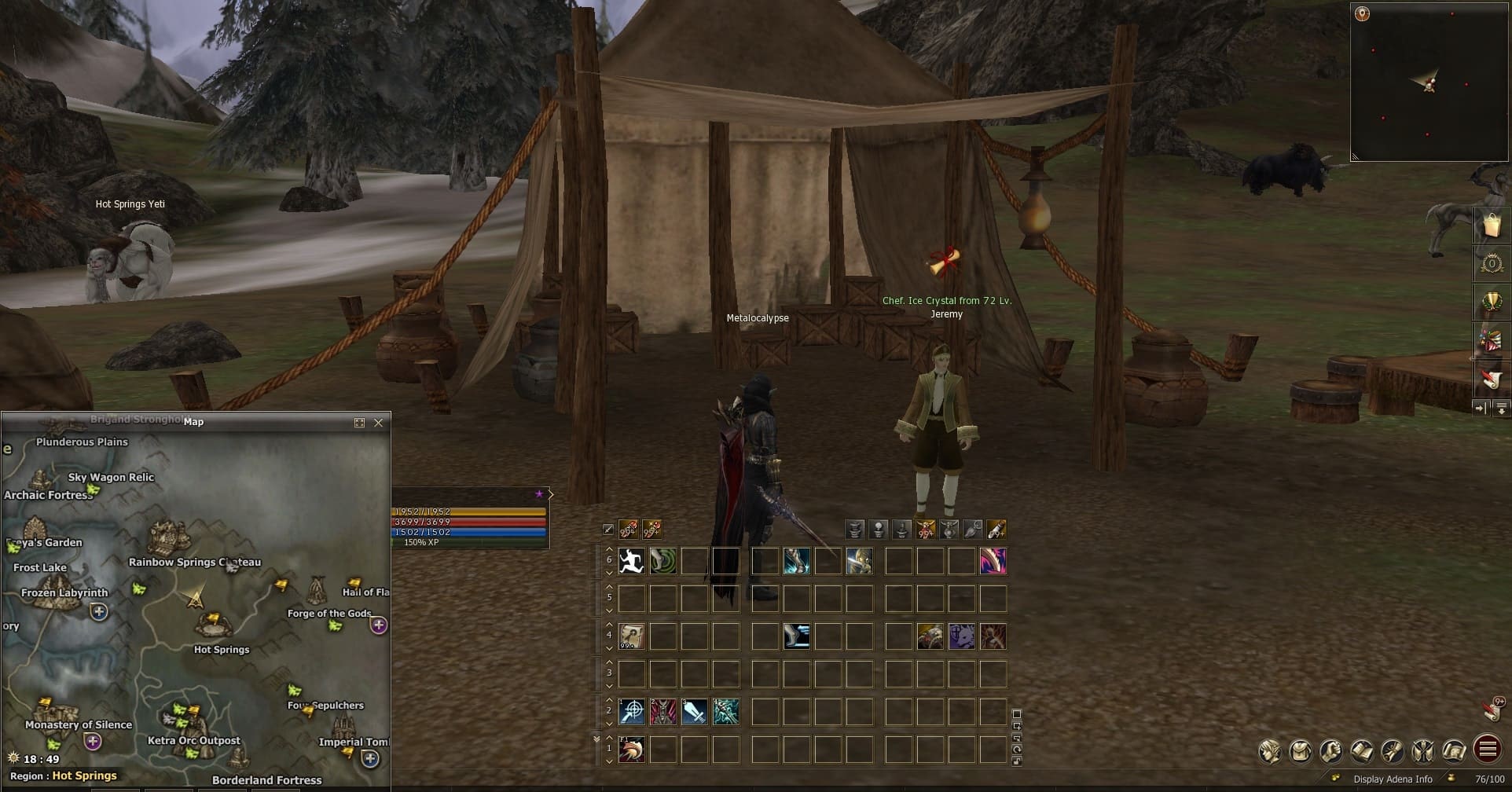This screenshot has height=792, width=1512.
Task: Open the gold trophy icon
Action: pyautogui.click(x=1491, y=302)
